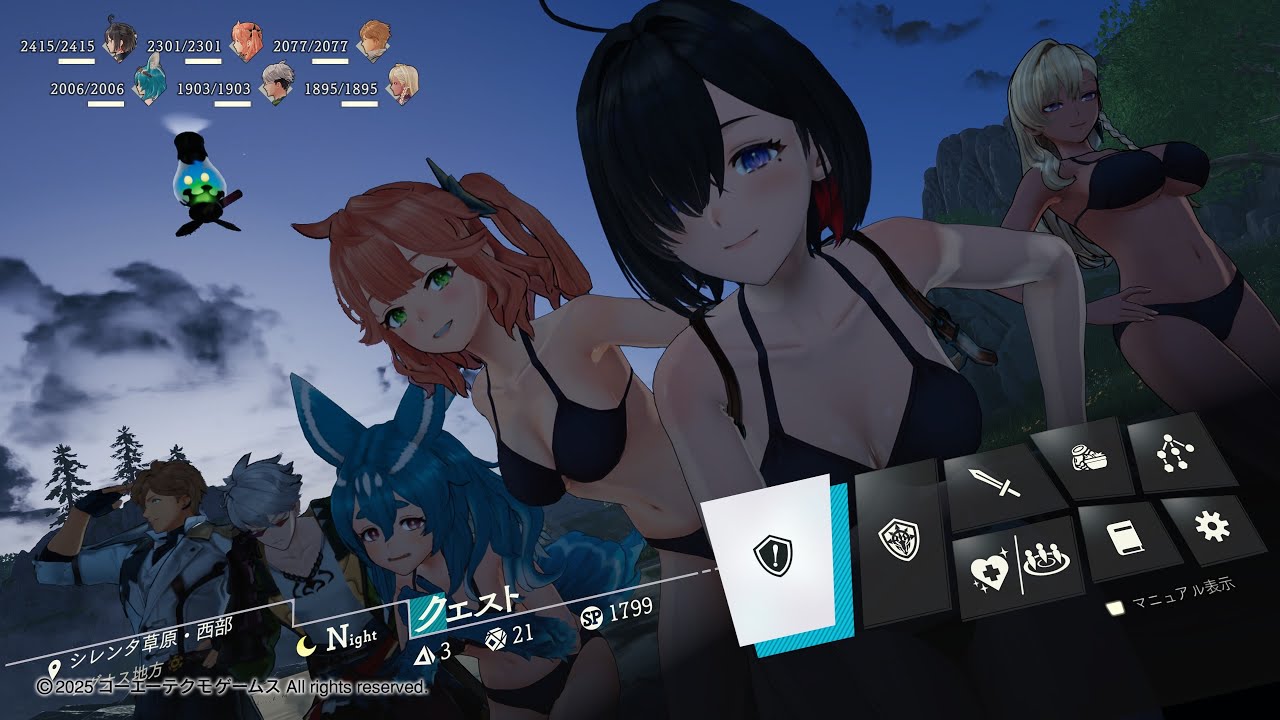Select the gray-haired party member portrait
Screen dimensions: 1280x720
(x=276, y=85)
